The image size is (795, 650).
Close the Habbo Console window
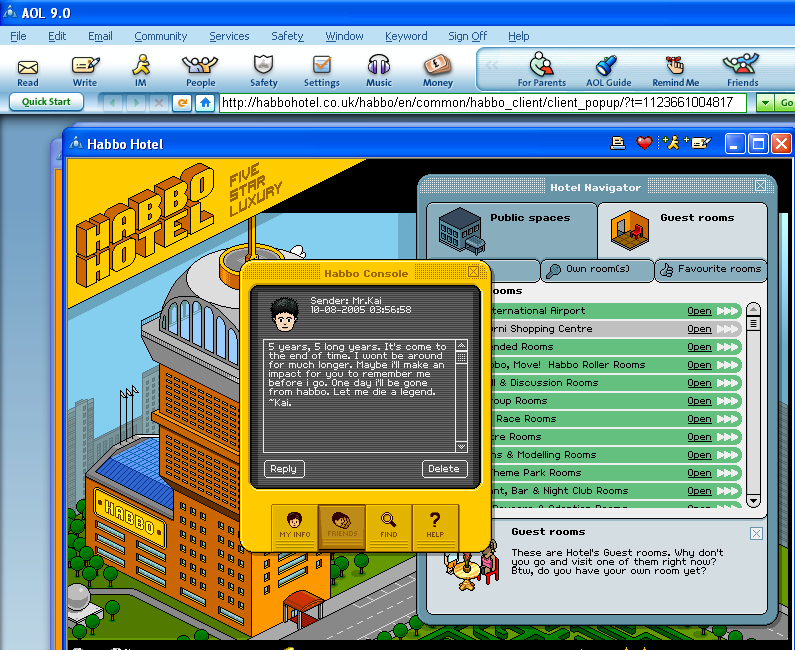[x=474, y=272]
